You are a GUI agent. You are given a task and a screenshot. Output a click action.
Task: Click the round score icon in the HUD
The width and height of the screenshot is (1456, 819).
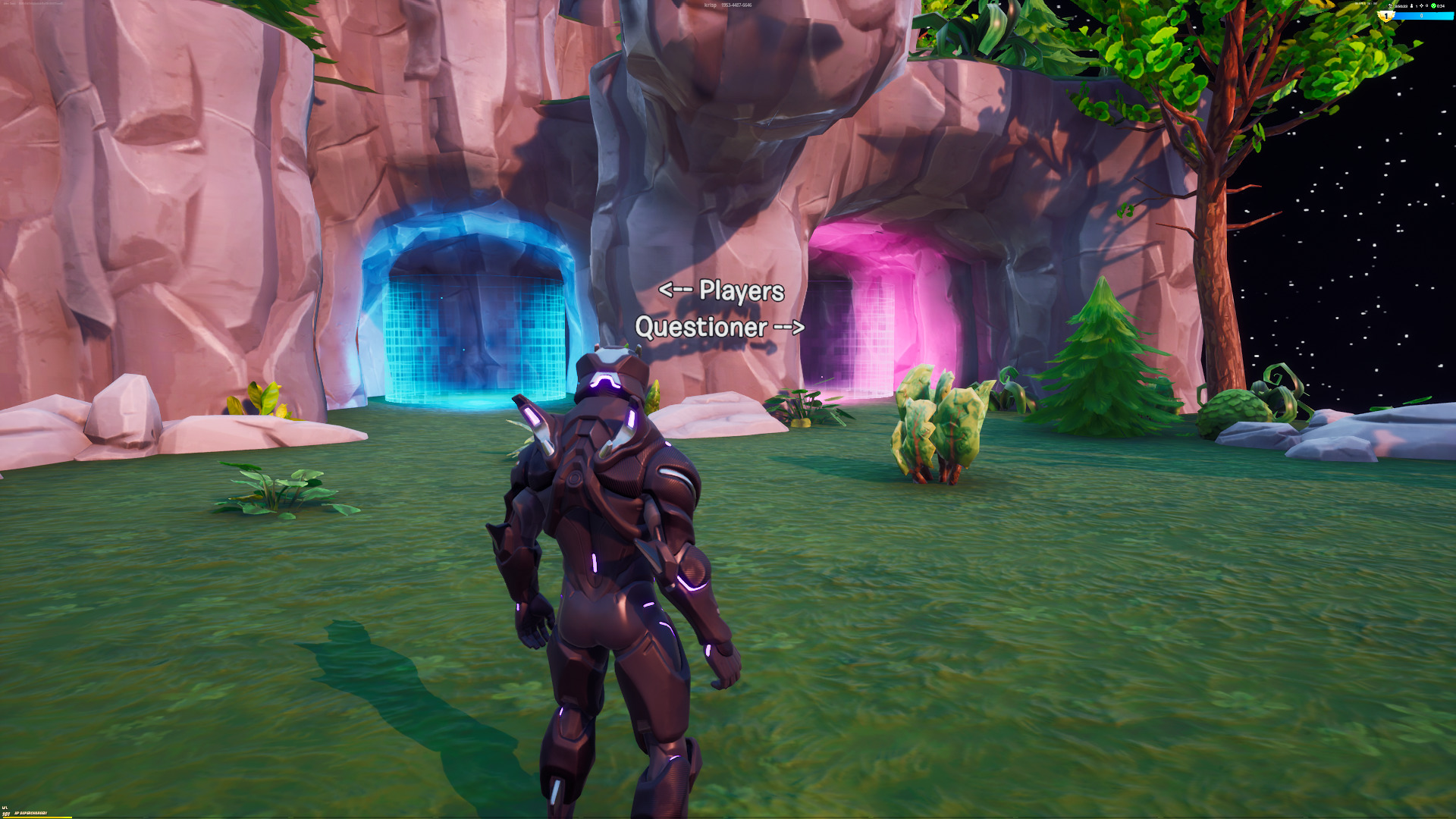pos(1391,6)
